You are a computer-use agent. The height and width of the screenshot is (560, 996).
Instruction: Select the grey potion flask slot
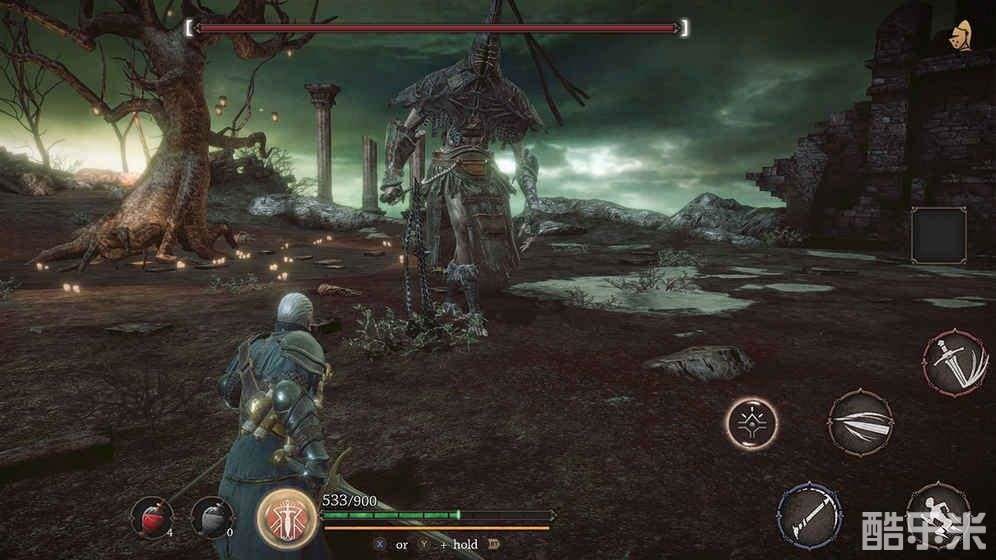211,517
